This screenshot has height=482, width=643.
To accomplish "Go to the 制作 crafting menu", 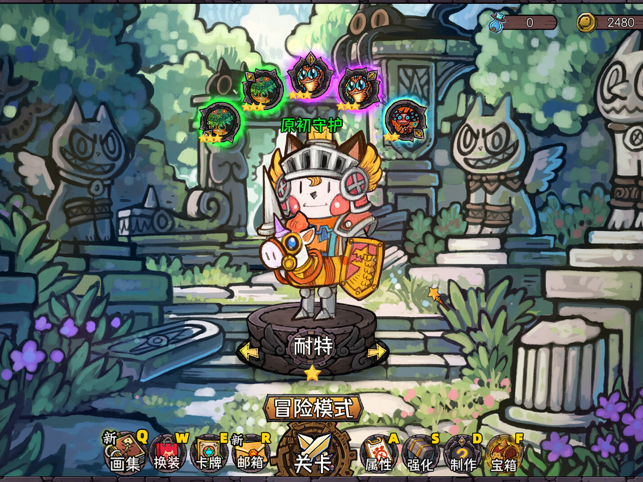I will click(461, 453).
